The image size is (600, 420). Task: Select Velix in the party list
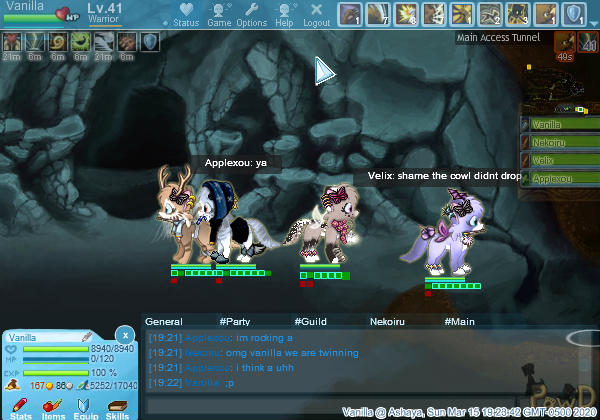point(560,160)
